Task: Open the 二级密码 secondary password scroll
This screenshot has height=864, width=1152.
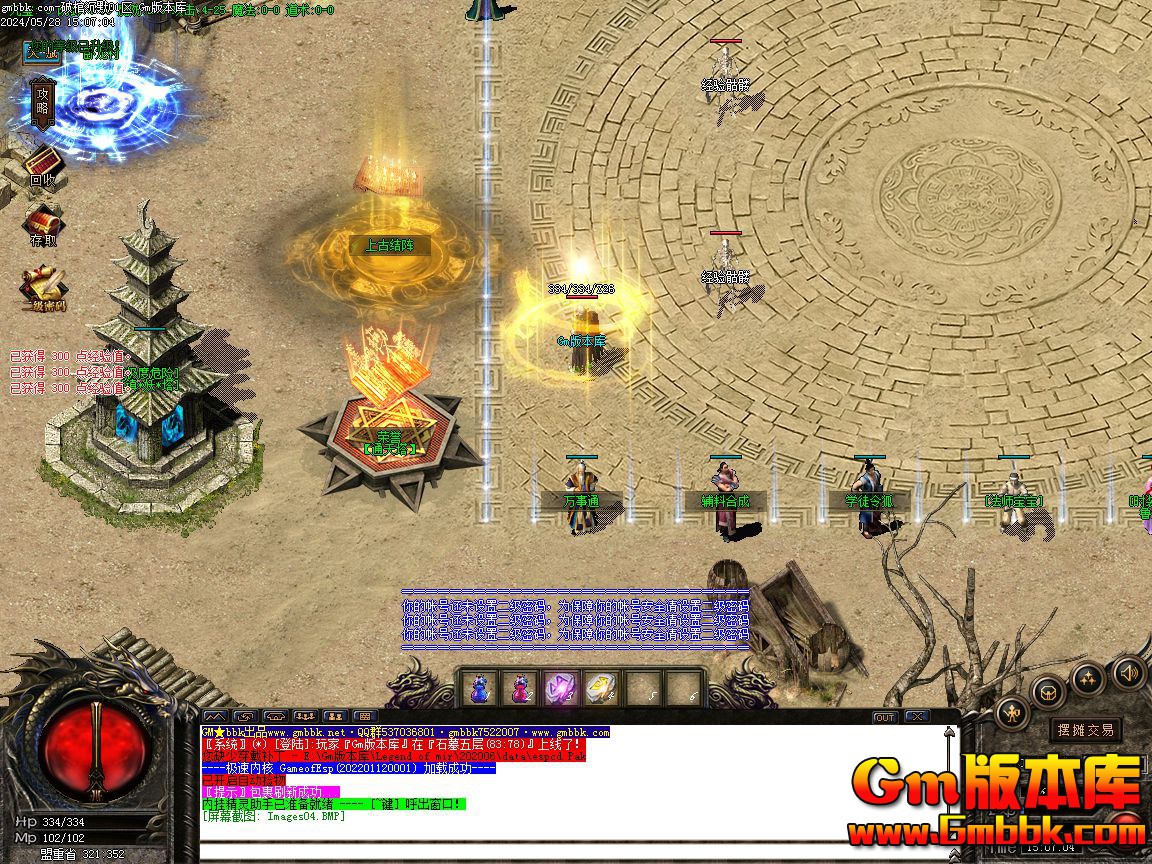Action: [44, 286]
